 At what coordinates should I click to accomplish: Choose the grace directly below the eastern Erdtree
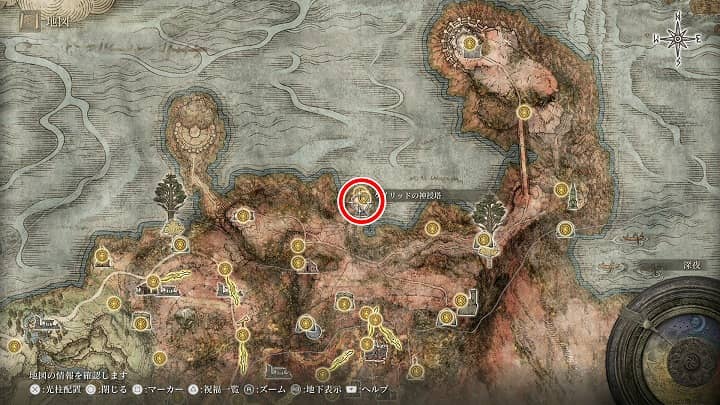pyautogui.click(x=485, y=239)
